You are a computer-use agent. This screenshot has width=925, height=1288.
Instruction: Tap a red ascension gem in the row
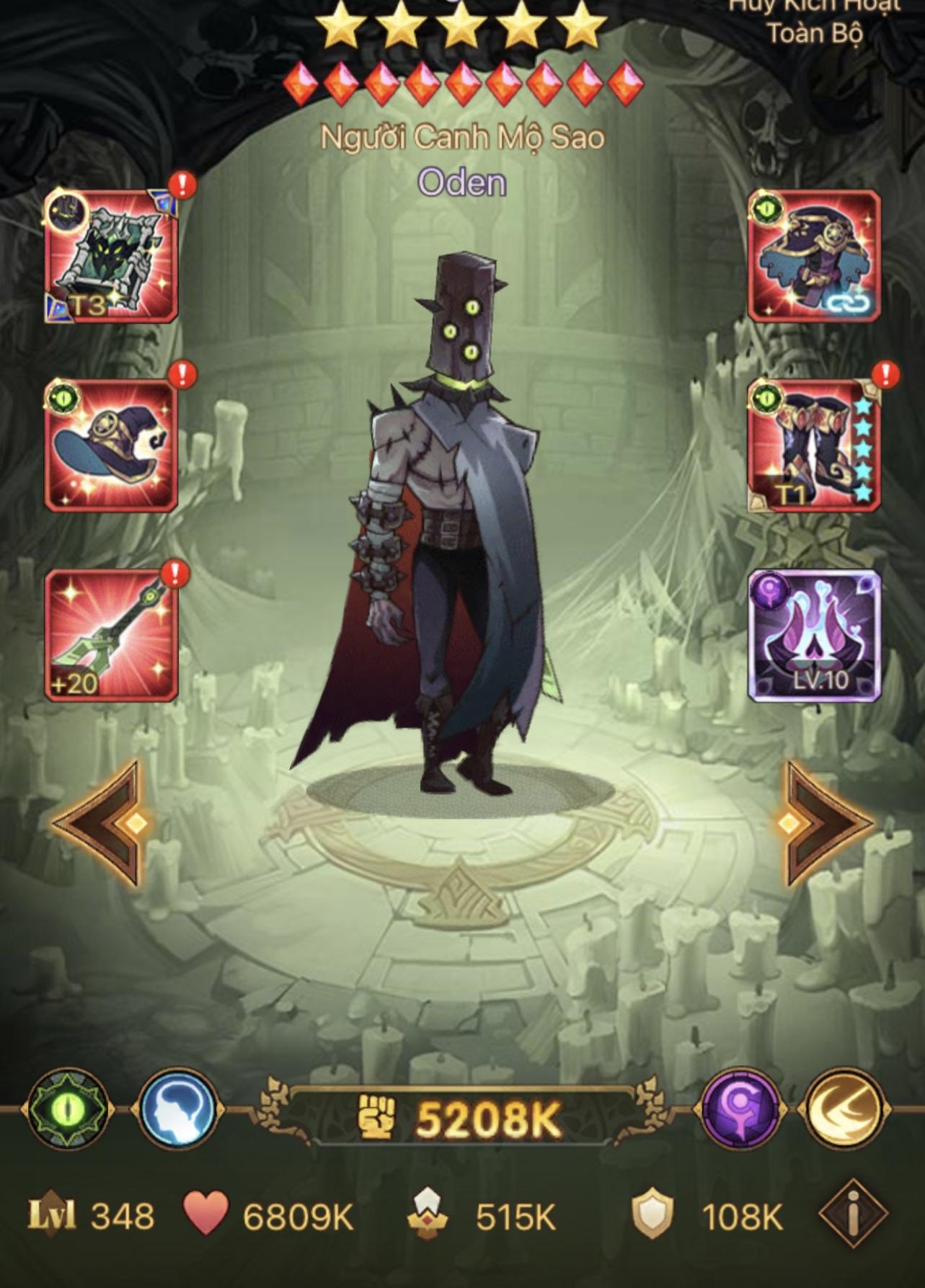[462, 81]
